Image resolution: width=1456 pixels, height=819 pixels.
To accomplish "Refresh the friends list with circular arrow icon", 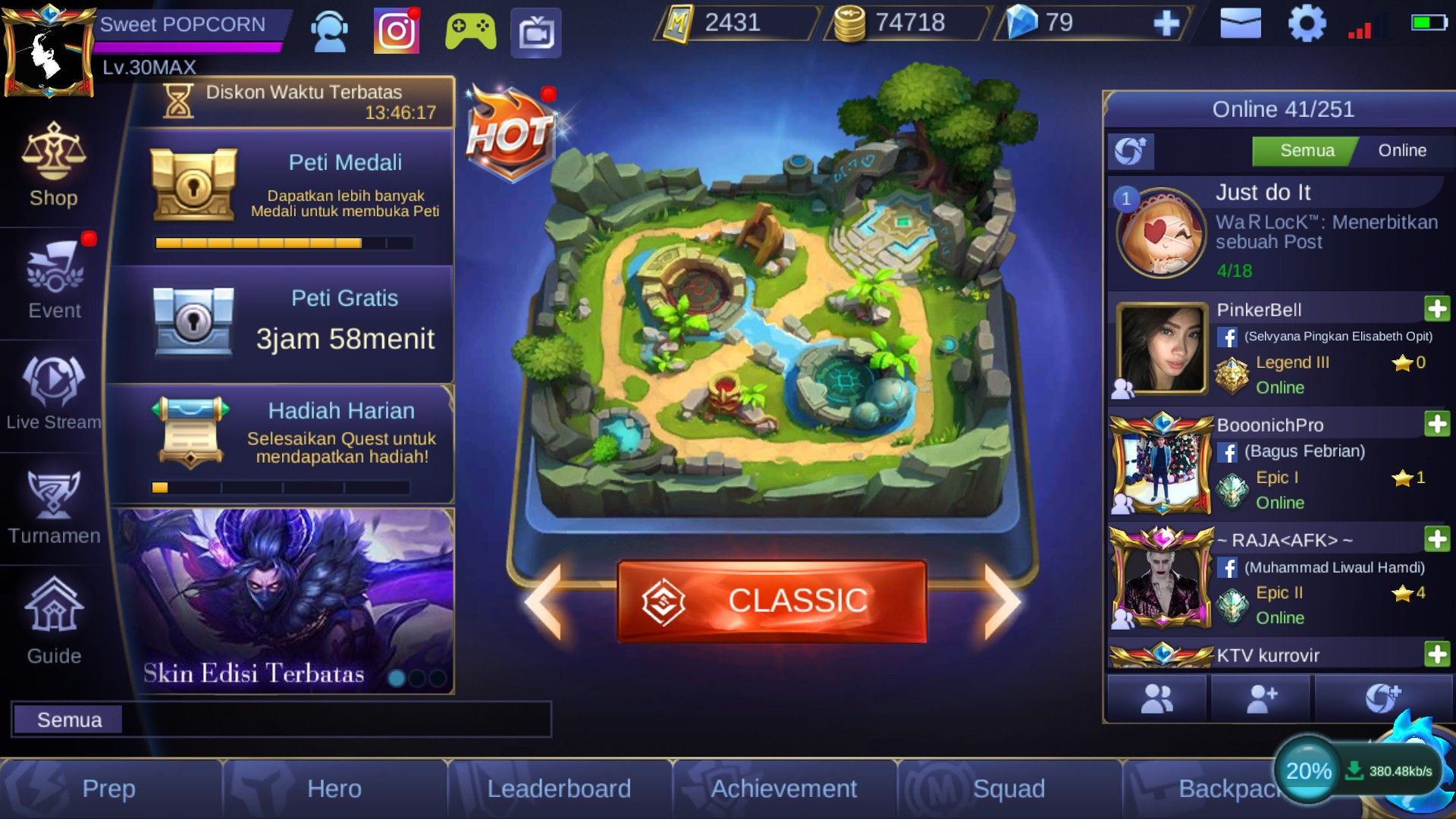I will coord(1131,150).
